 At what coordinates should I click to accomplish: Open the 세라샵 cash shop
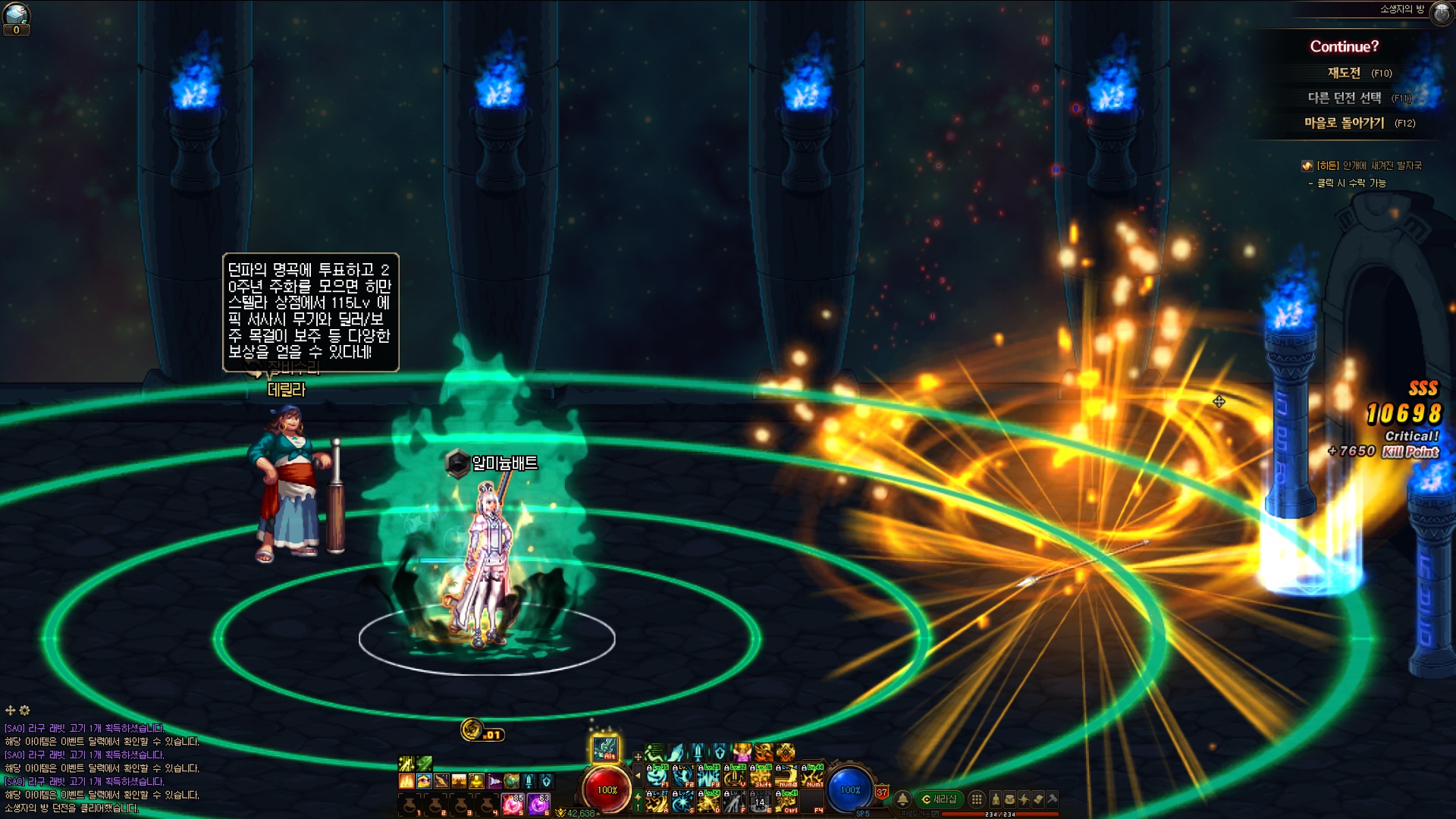[x=939, y=799]
